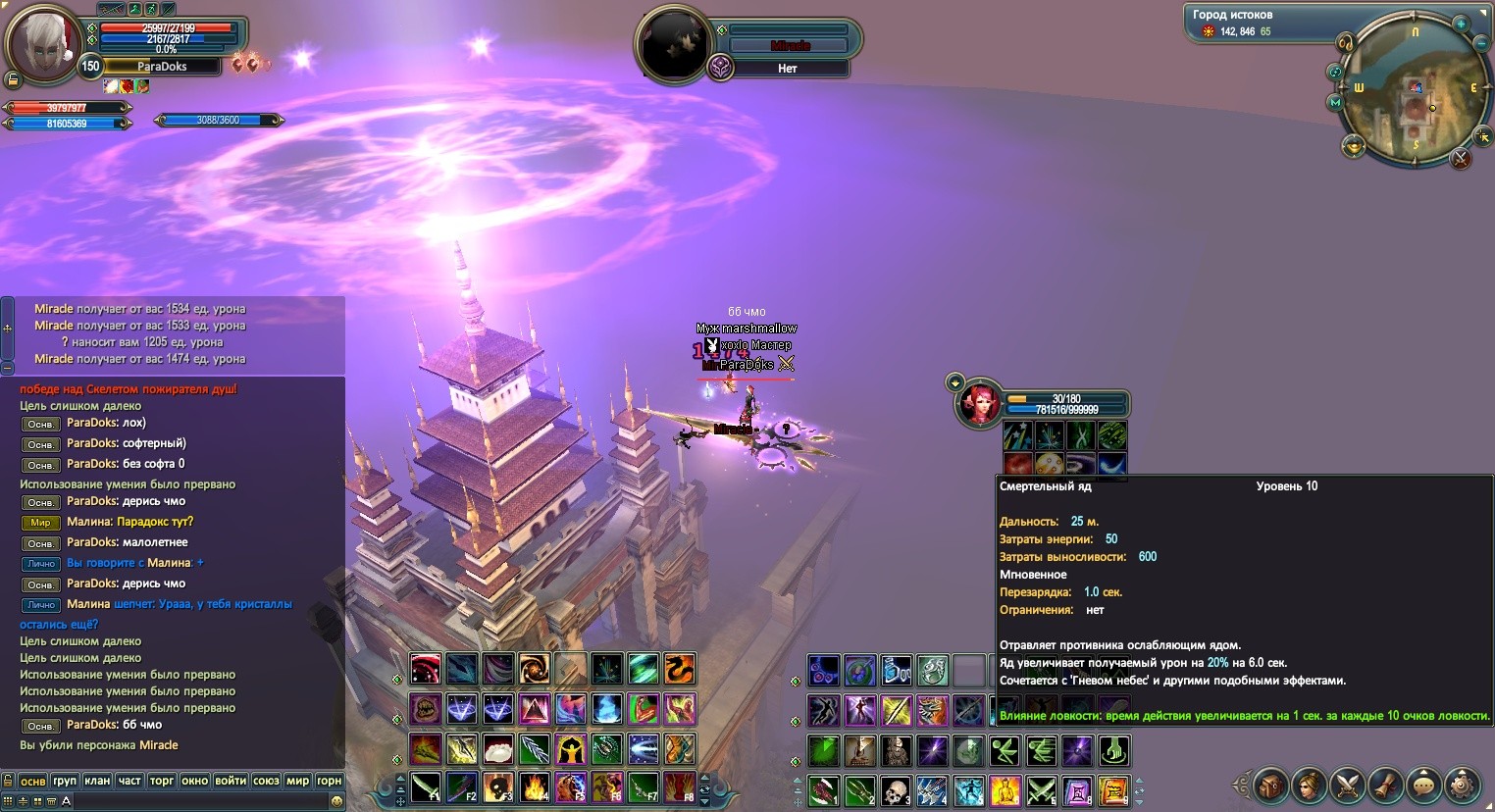The height and width of the screenshot is (812, 1495).
Task: Click the target's dark round portrait
Action: (x=673, y=44)
